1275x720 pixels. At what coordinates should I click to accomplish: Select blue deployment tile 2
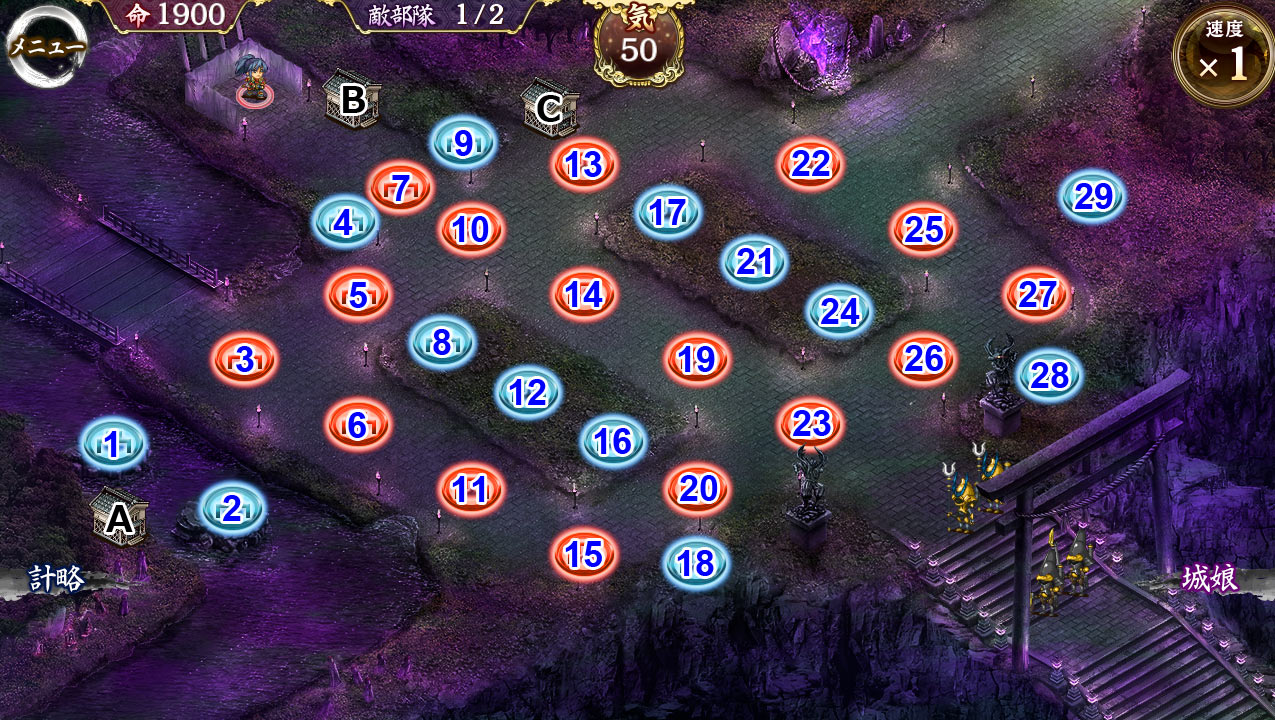click(232, 508)
